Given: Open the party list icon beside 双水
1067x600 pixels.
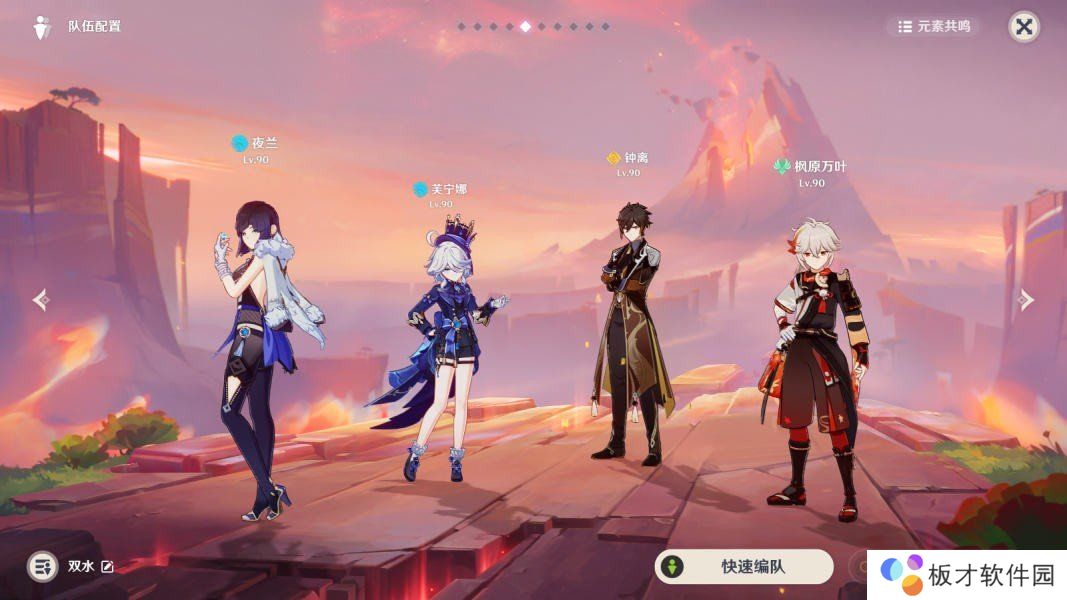Looking at the screenshot, I should (42, 567).
